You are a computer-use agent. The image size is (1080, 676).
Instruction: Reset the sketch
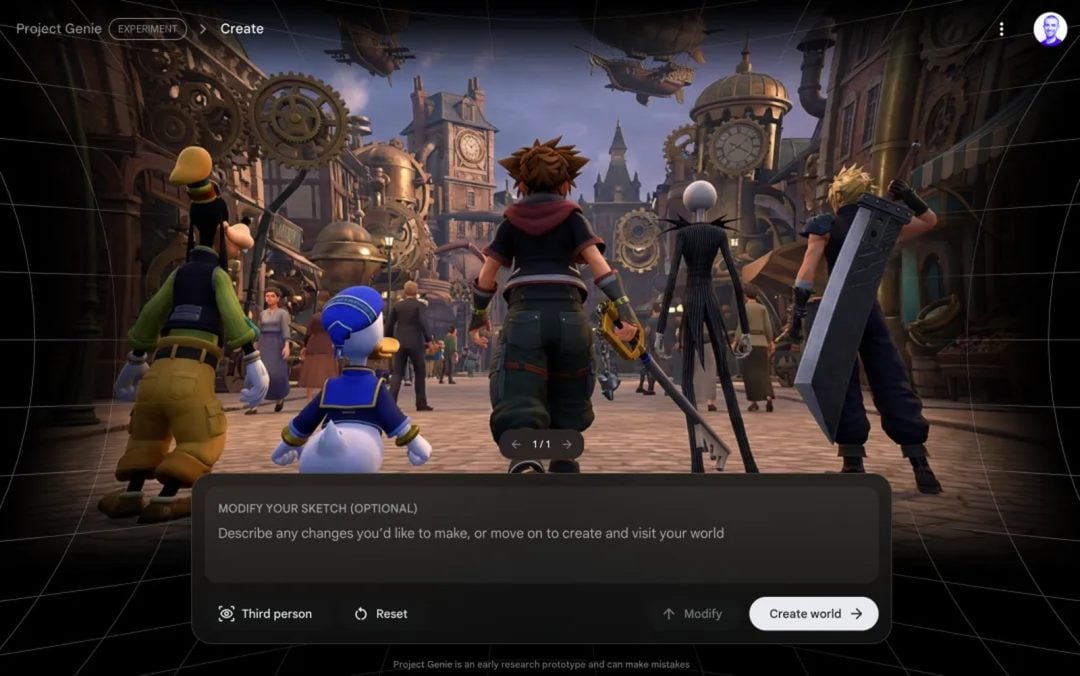pos(380,614)
